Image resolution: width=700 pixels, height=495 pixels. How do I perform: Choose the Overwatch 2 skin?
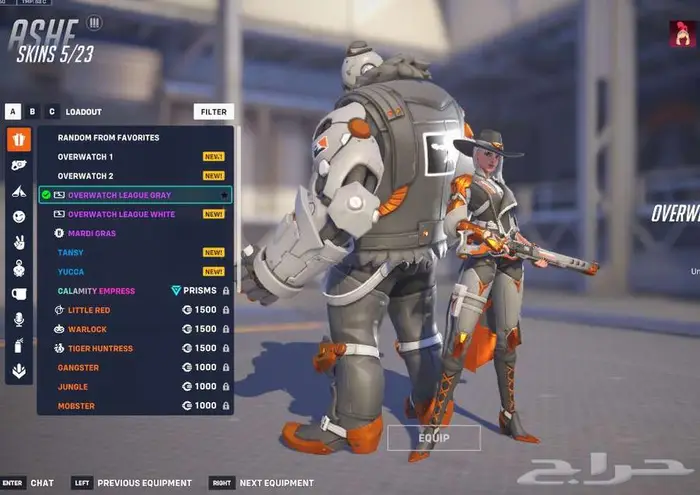(86, 176)
